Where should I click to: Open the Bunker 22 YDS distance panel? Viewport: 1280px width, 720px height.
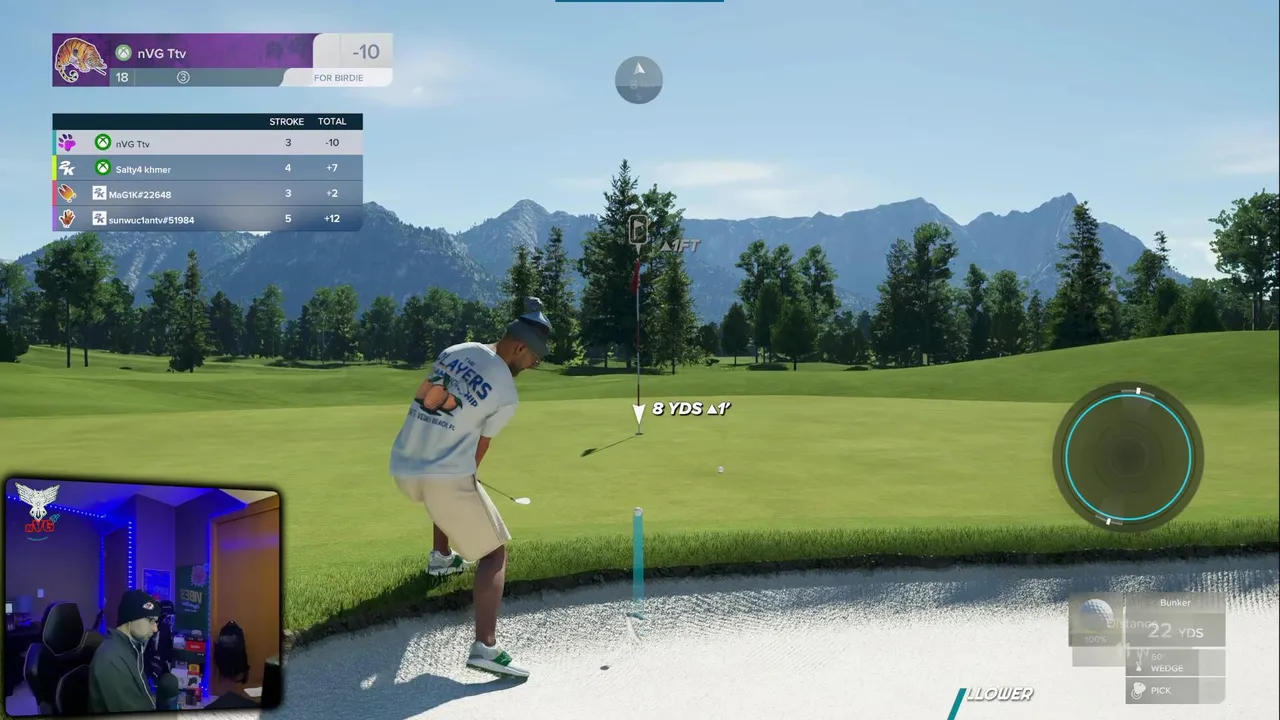pyautogui.click(x=1175, y=622)
